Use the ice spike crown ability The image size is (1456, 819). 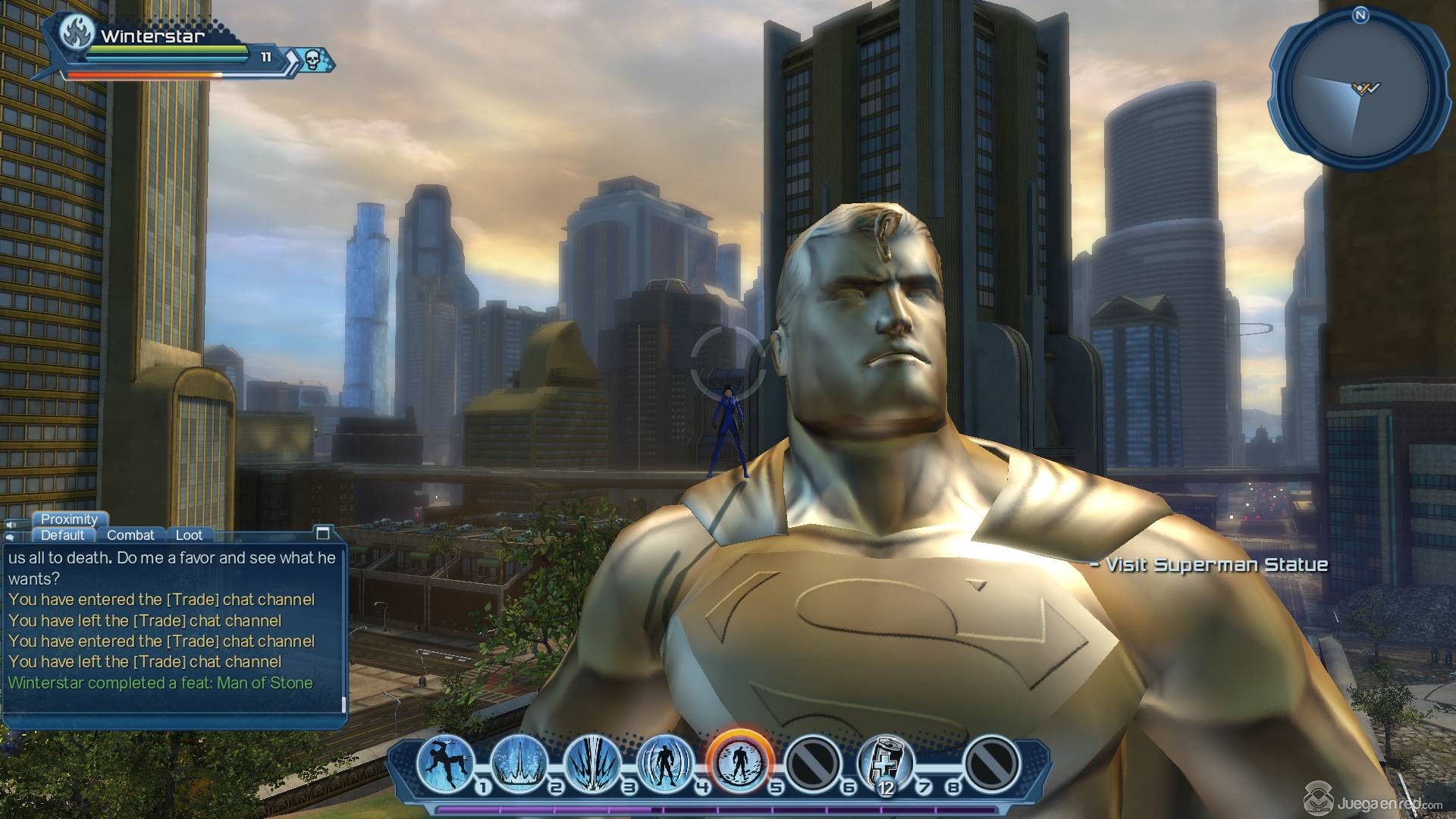pyautogui.click(x=519, y=761)
